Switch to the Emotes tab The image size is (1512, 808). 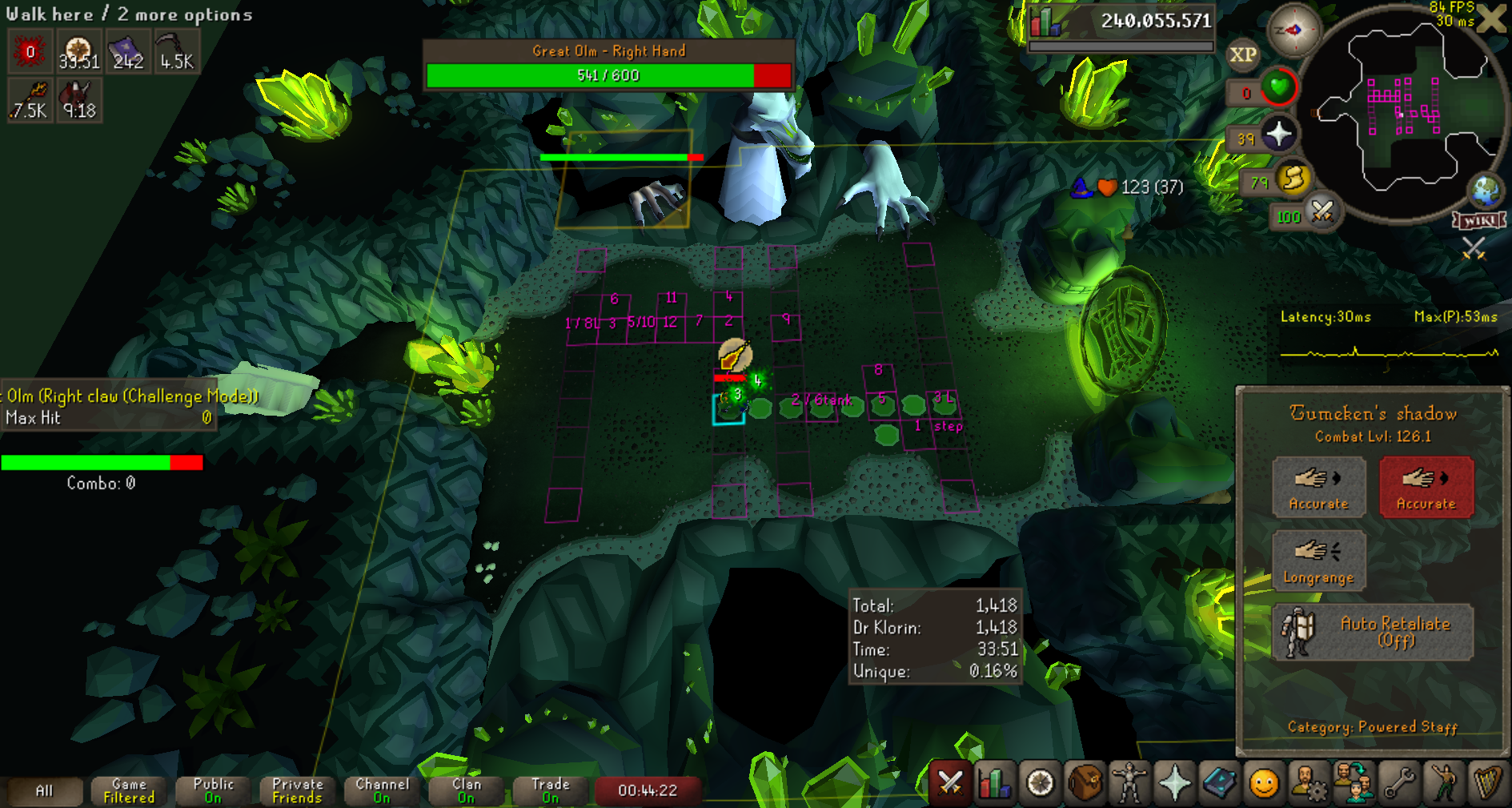pos(1443,782)
